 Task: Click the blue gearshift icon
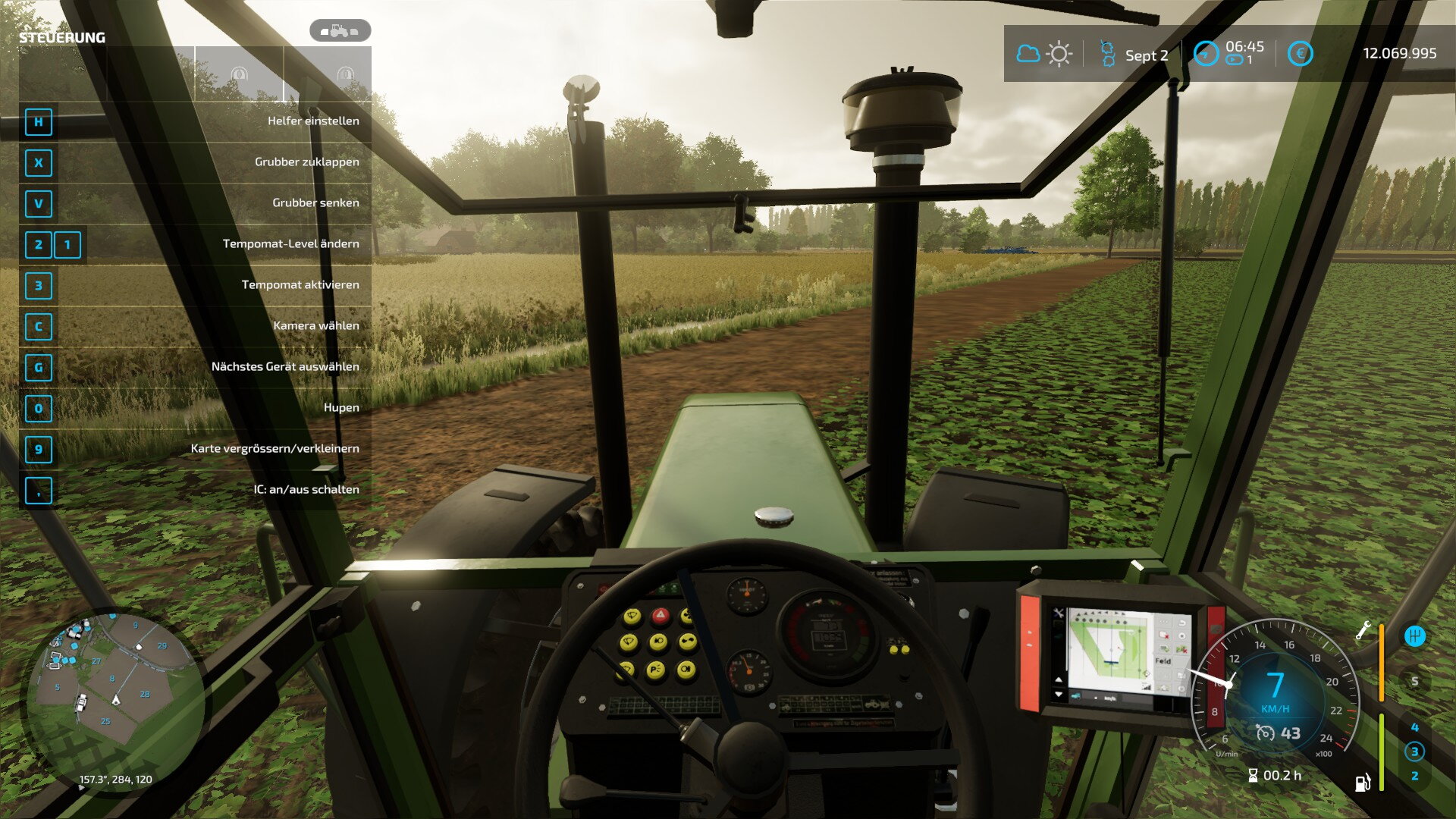[1414, 635]
